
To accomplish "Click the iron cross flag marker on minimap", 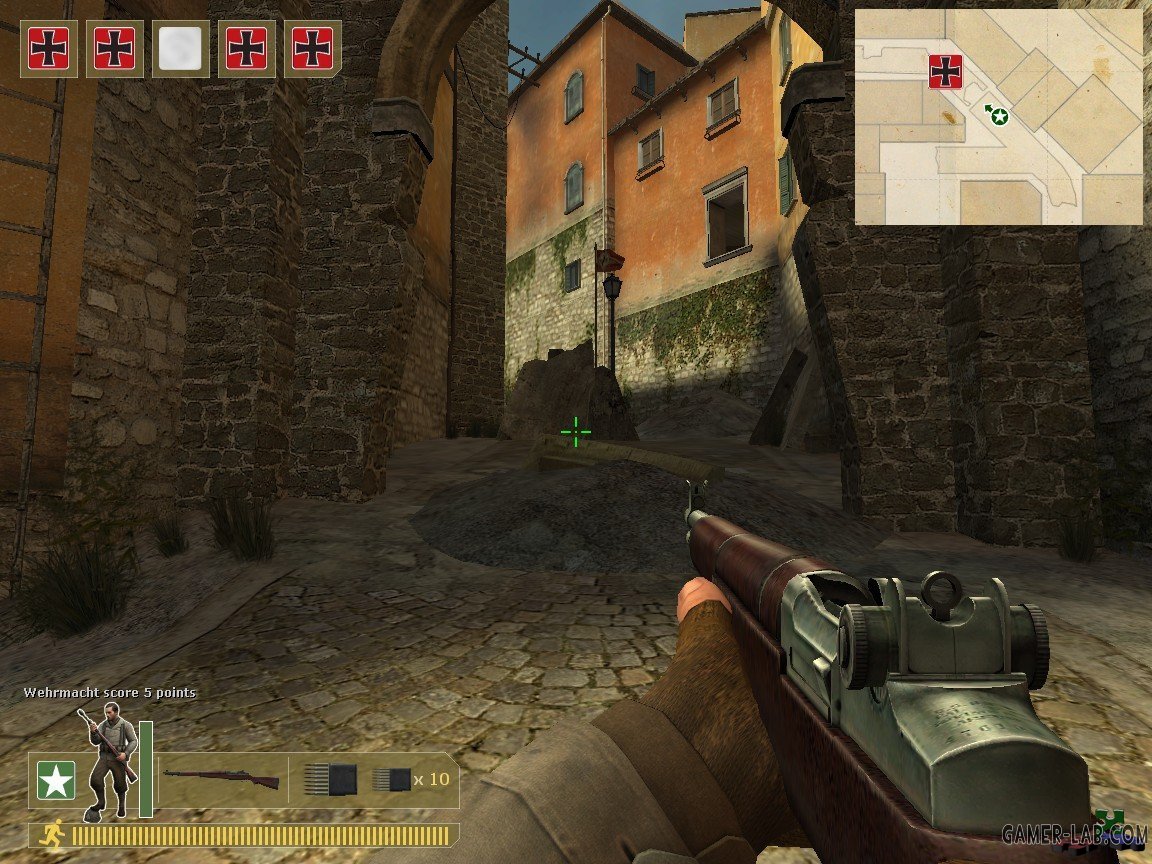I will tap(945, 72).
